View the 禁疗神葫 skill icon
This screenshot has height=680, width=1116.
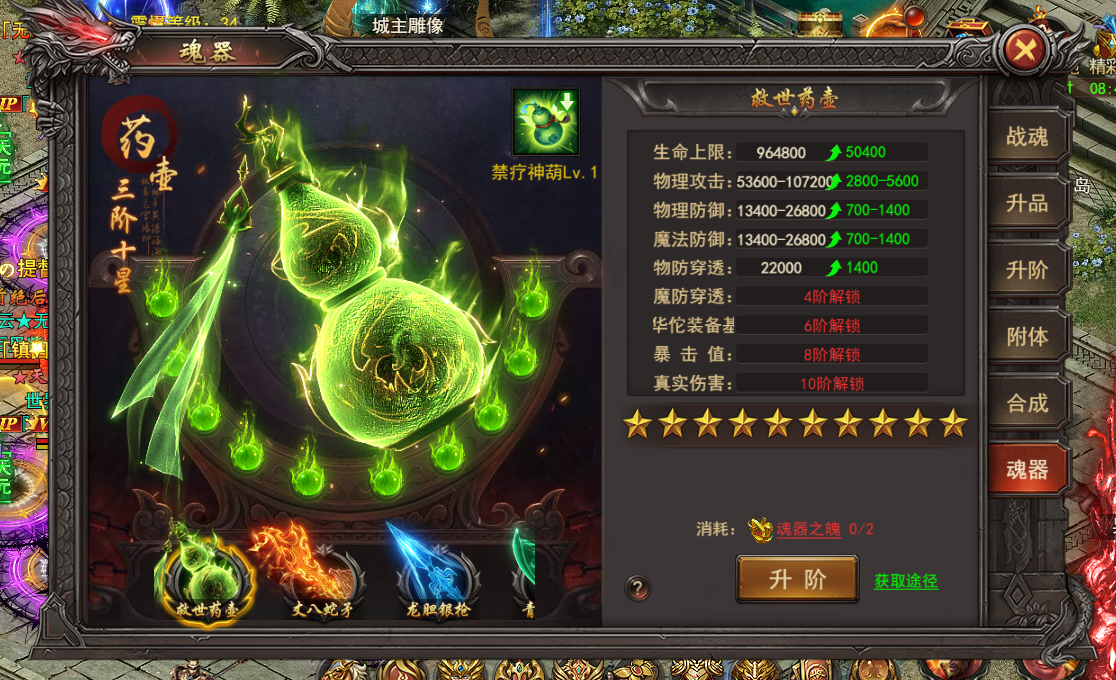(545, 123)
